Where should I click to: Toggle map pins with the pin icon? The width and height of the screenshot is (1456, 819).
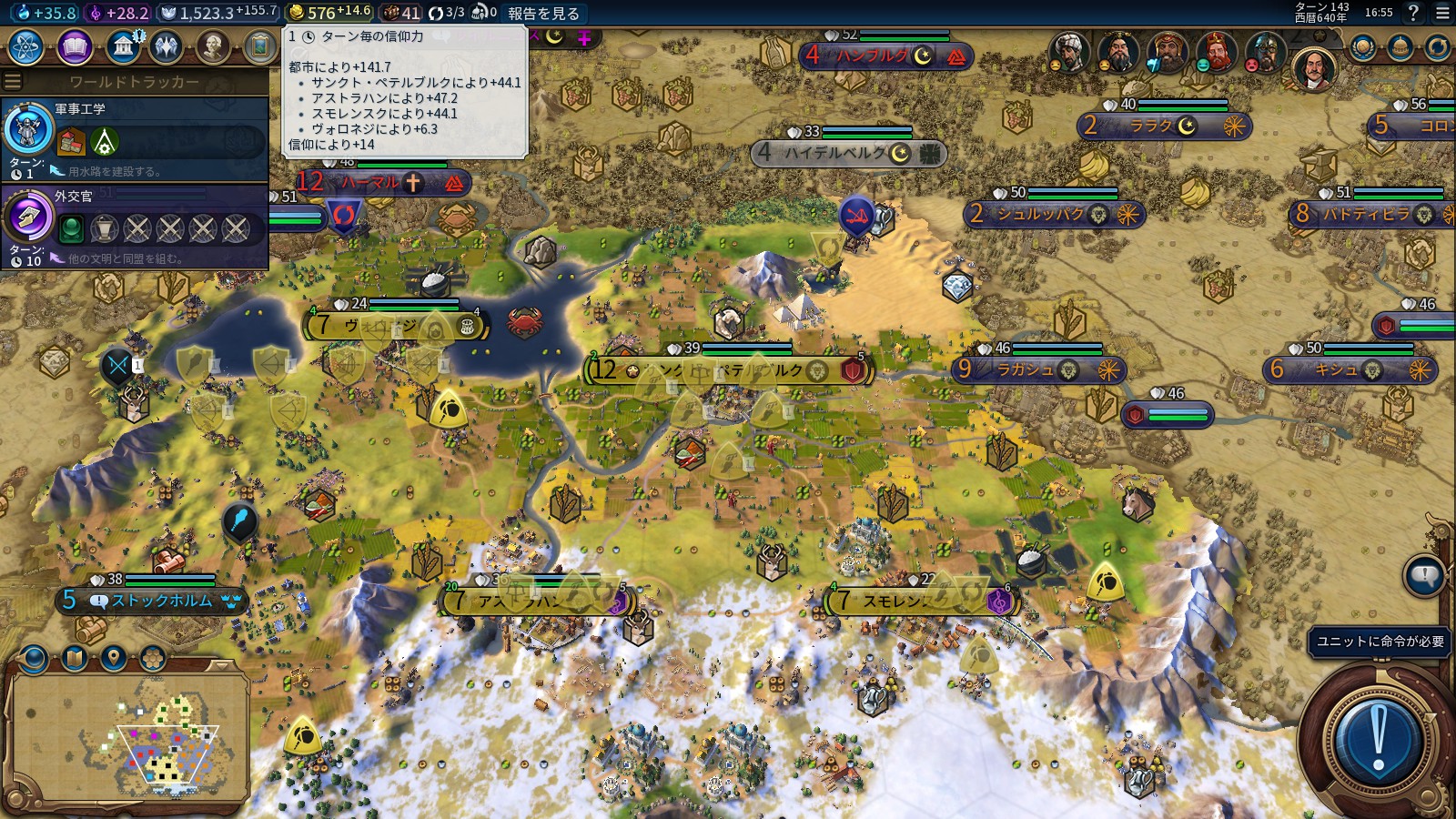tap(114, 659)
